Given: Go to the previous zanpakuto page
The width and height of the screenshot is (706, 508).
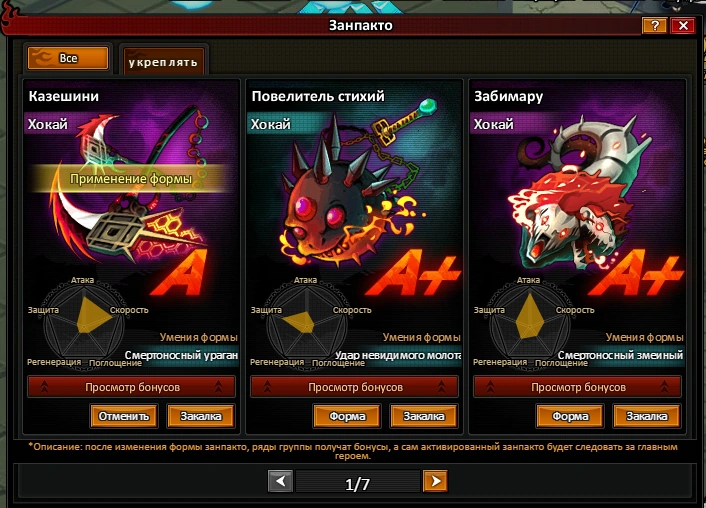Looking at the screenshot, I should [281, 482].
